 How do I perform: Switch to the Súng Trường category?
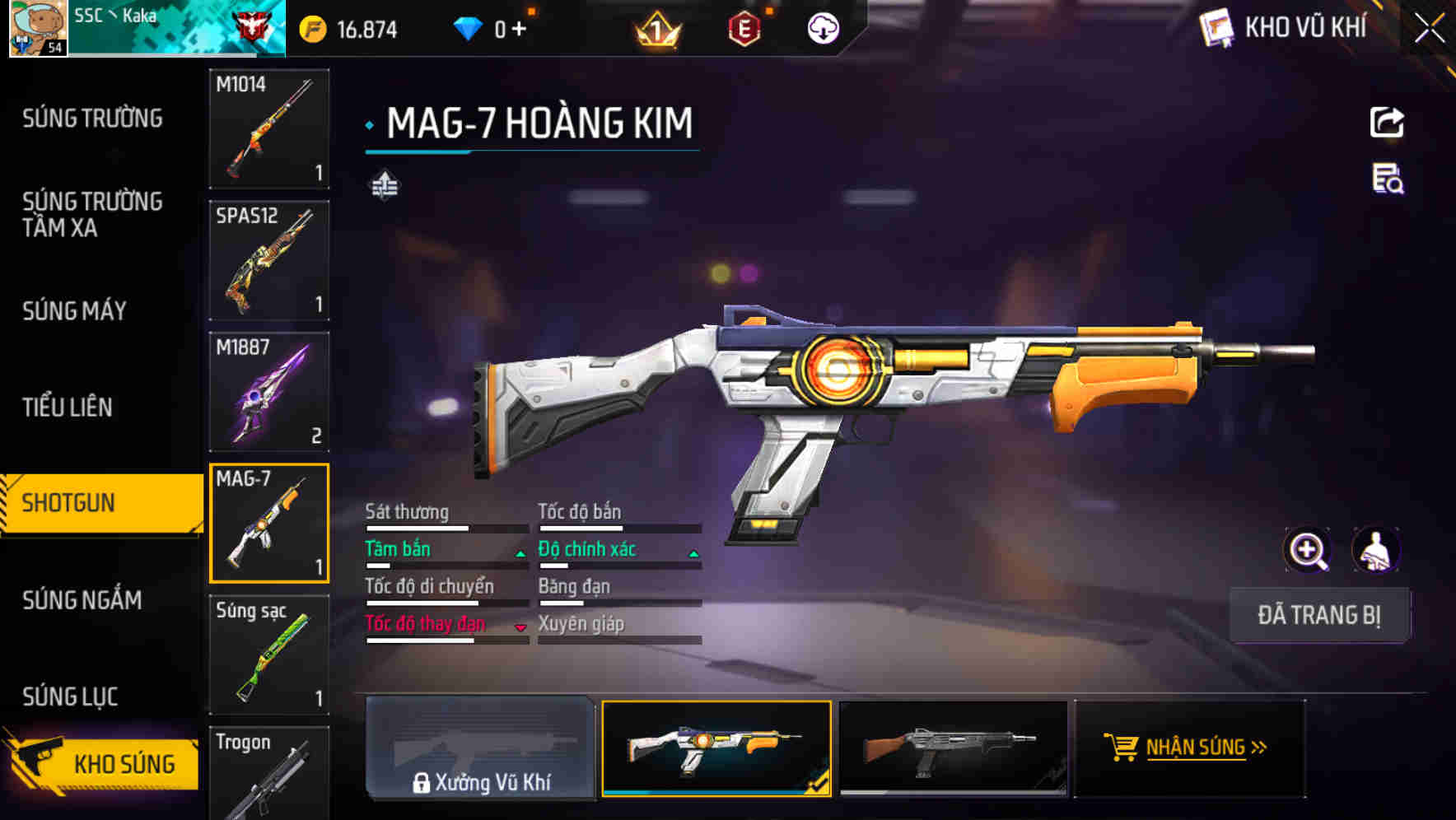pyautogui.click(x=92, y=119)
